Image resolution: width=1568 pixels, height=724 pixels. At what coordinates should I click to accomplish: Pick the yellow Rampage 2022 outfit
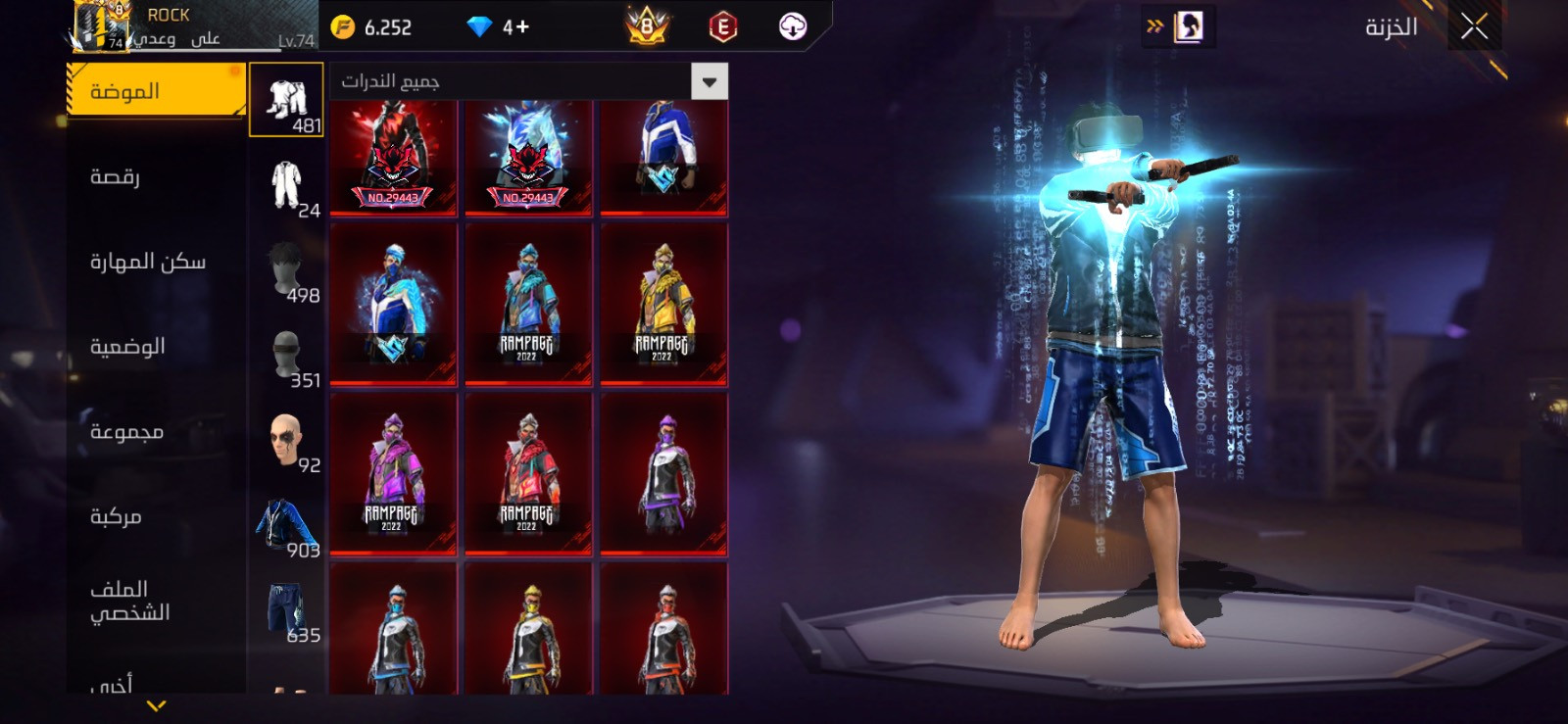pyautogui.click(x=663, y=304)
